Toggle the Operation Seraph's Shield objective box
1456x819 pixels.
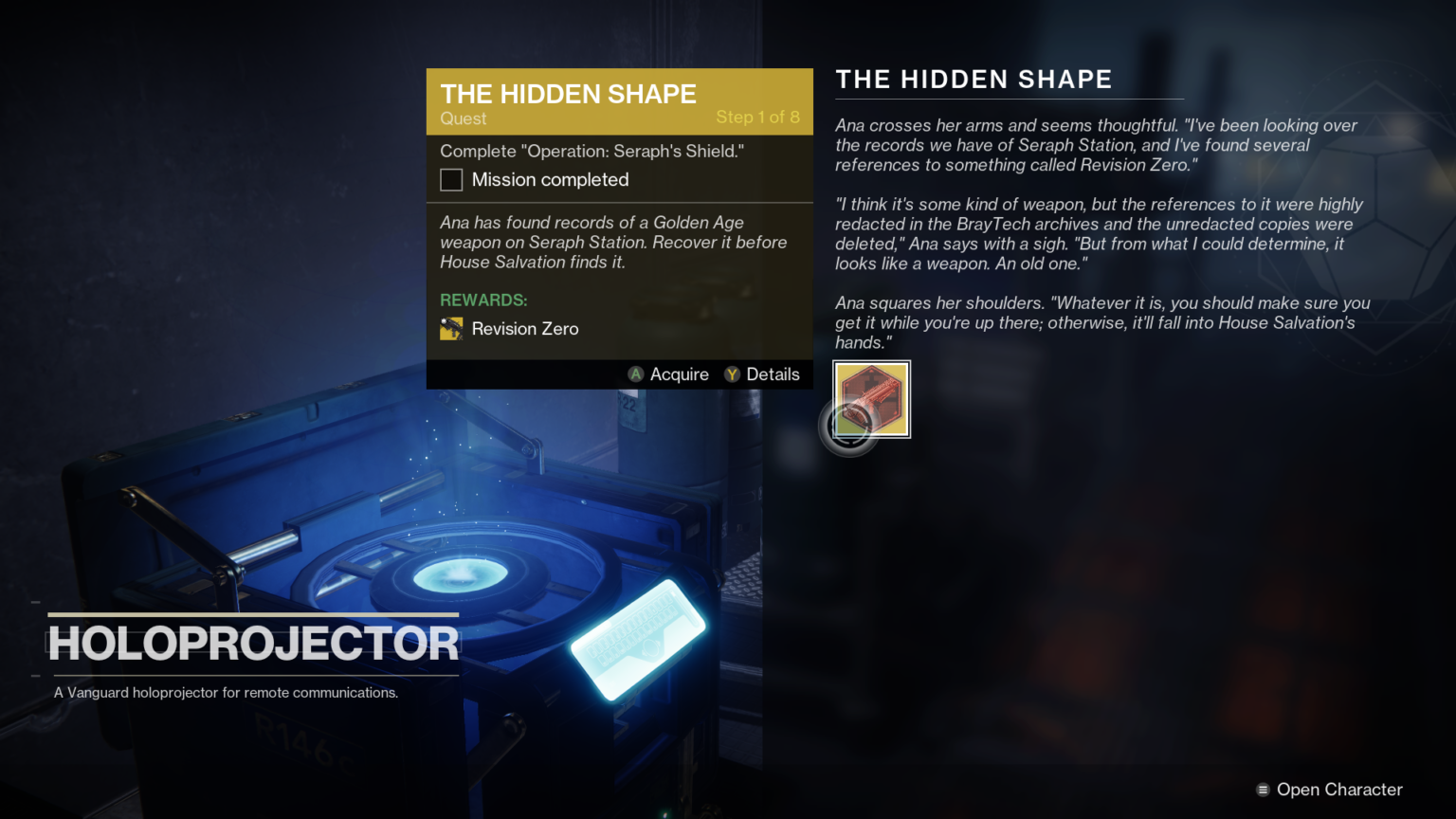point(450,179)
